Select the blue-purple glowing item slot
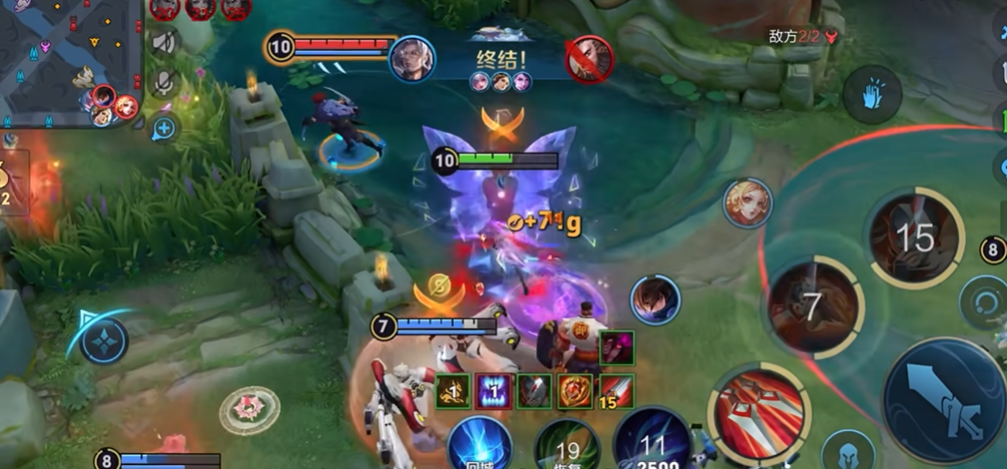This screenshot has height=469, width=1007. click(x=493, y=391)
